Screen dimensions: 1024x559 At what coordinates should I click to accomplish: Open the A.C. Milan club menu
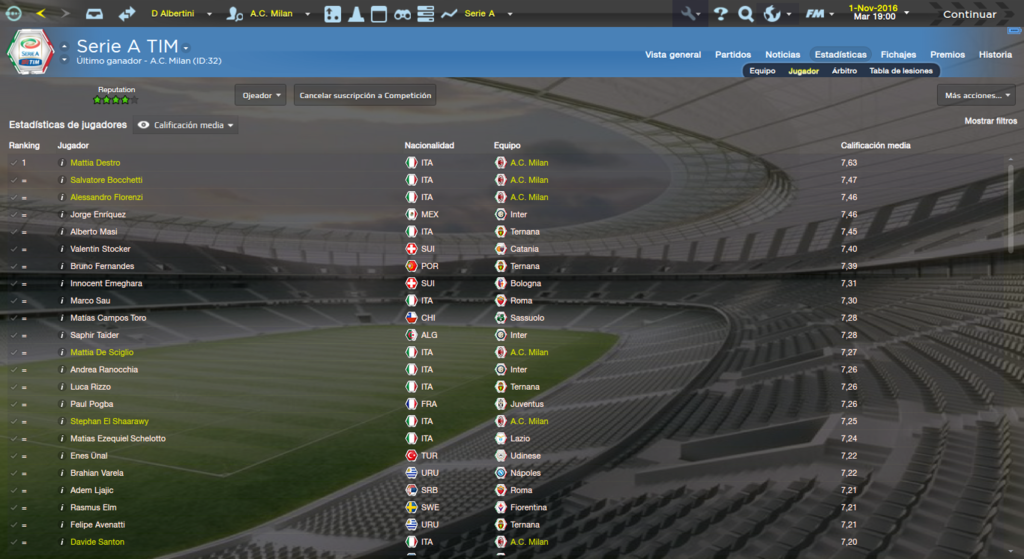pos(272,14)
